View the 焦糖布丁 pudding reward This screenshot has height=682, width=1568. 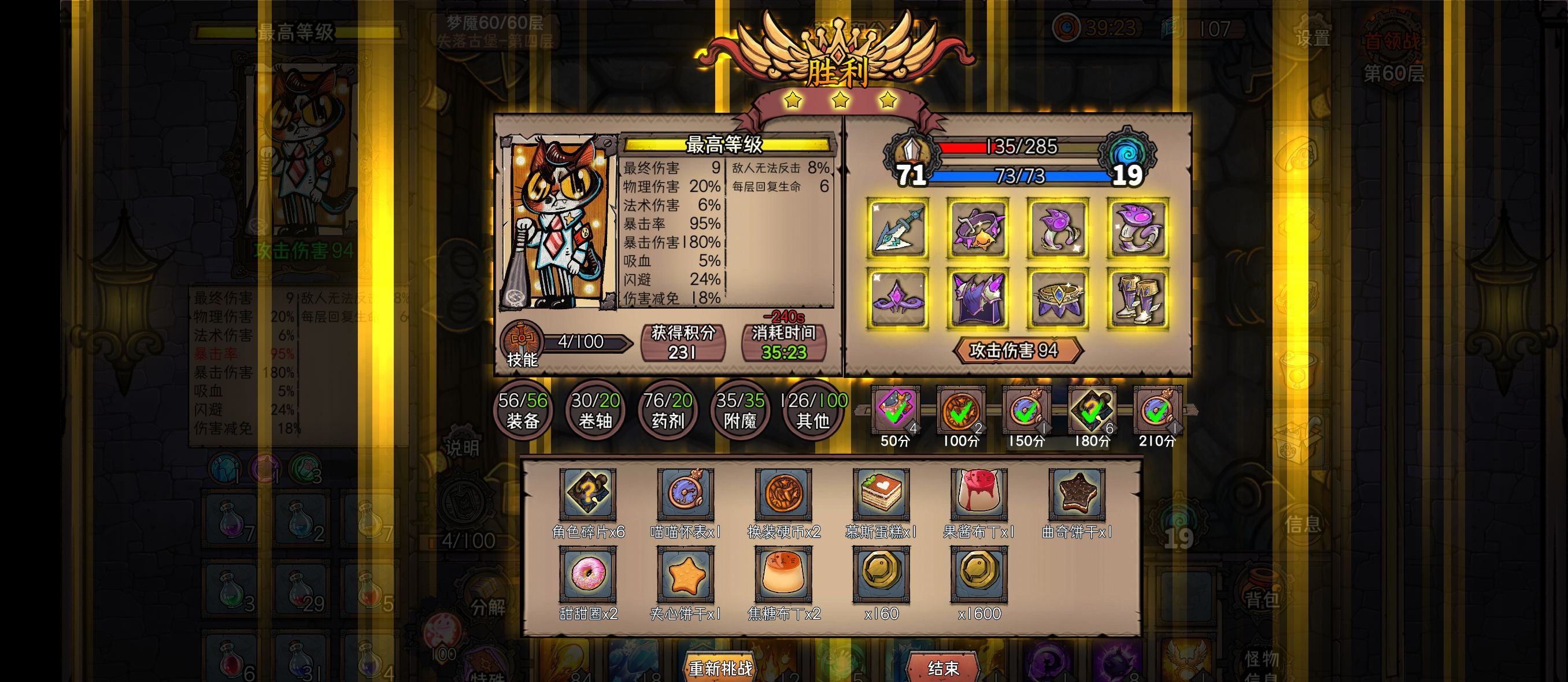[783, 574]
